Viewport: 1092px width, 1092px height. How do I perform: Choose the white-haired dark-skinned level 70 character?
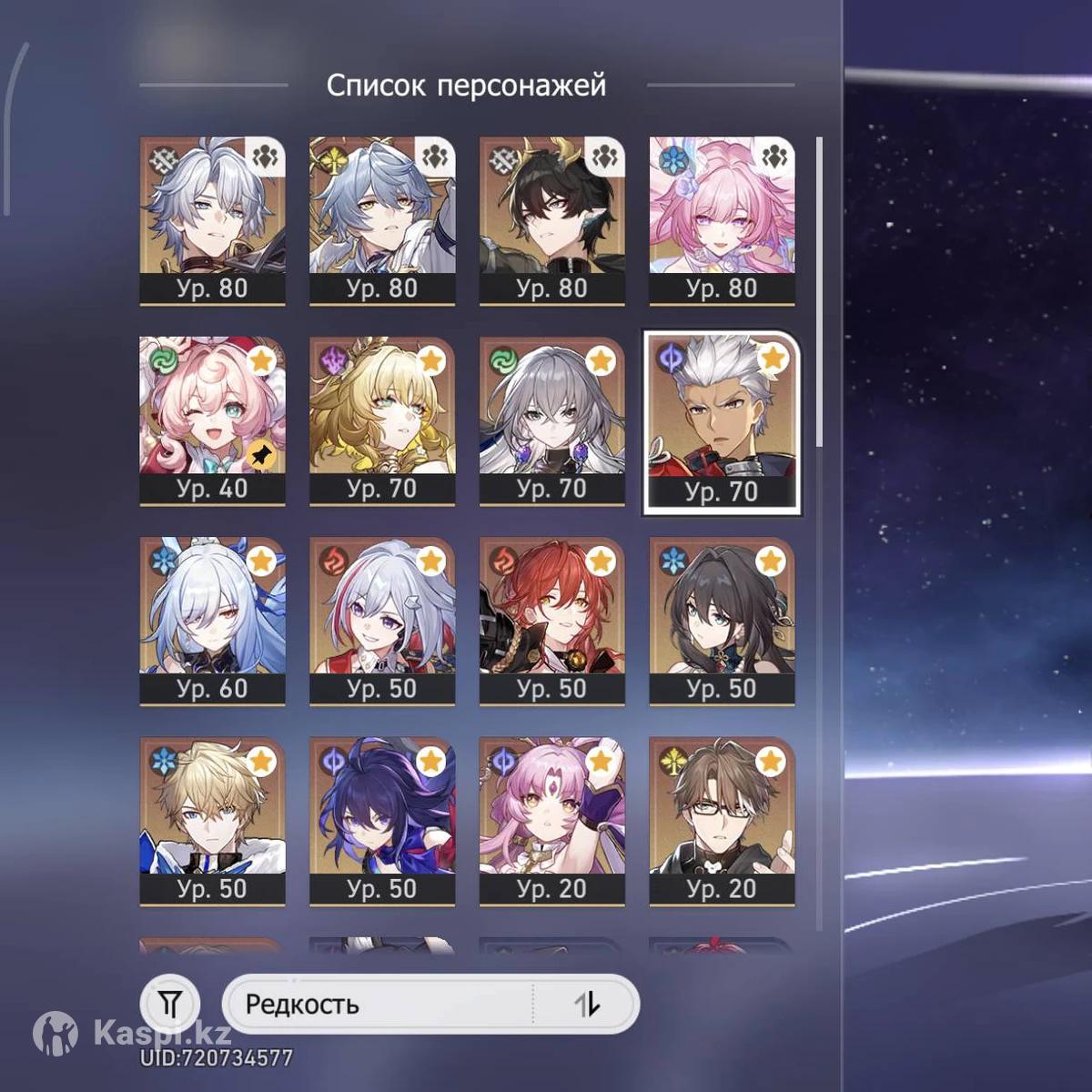point(721,422)
